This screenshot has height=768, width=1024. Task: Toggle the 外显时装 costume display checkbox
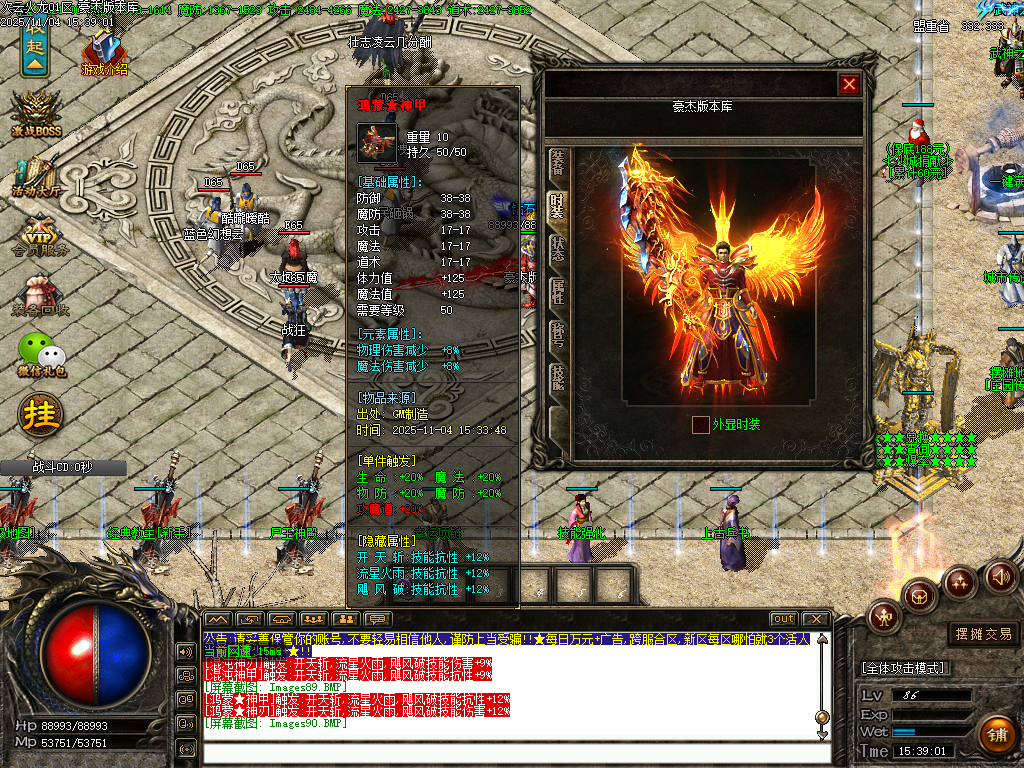tap(701, 425)
